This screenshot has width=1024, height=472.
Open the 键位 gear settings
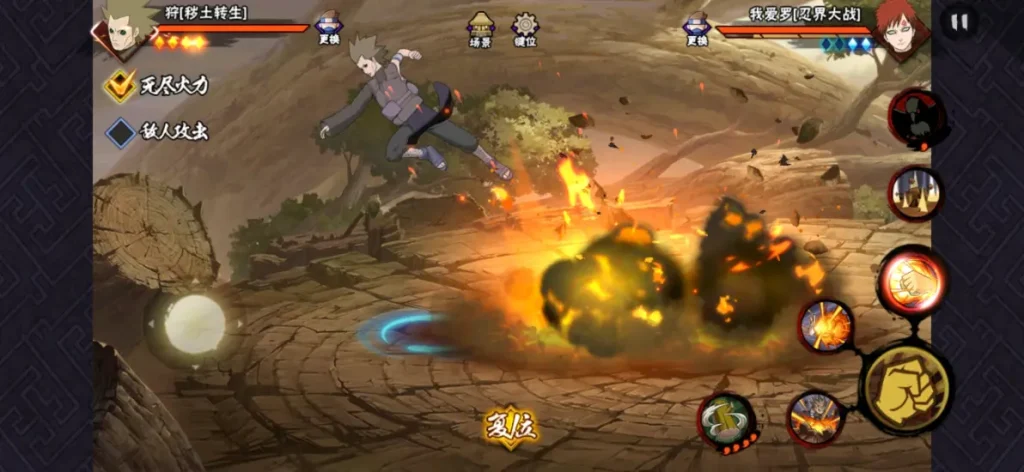coord(525,29)
